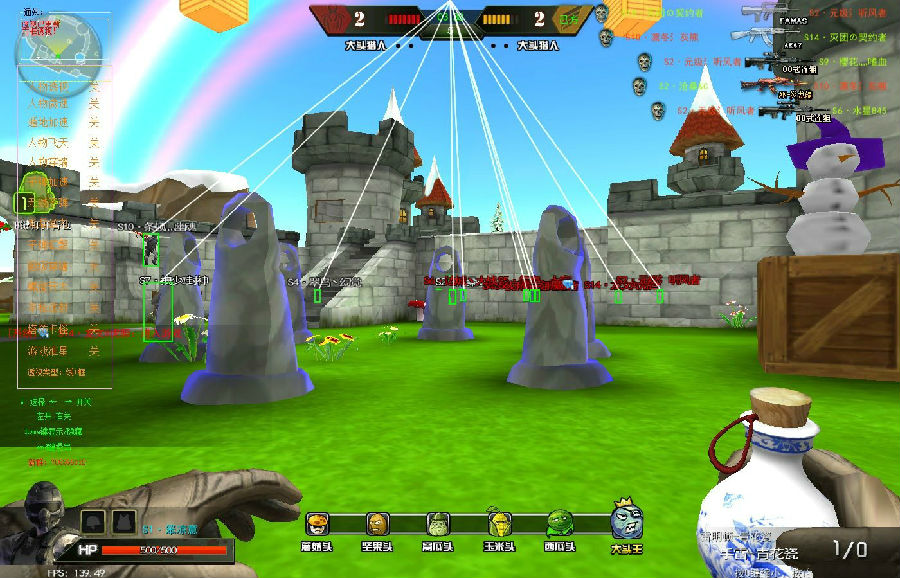The width and height of the screenshot is (900, 578).
Task: Click the FAMAS kill feed entry
Action: 790,14
